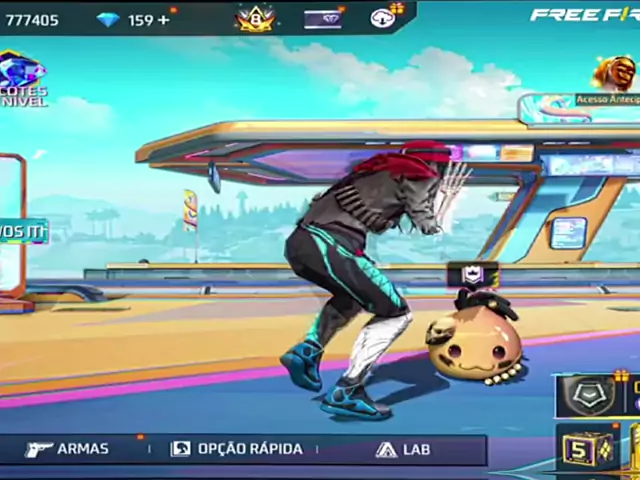Open the purple pass ticket icon

click(323, 18)
